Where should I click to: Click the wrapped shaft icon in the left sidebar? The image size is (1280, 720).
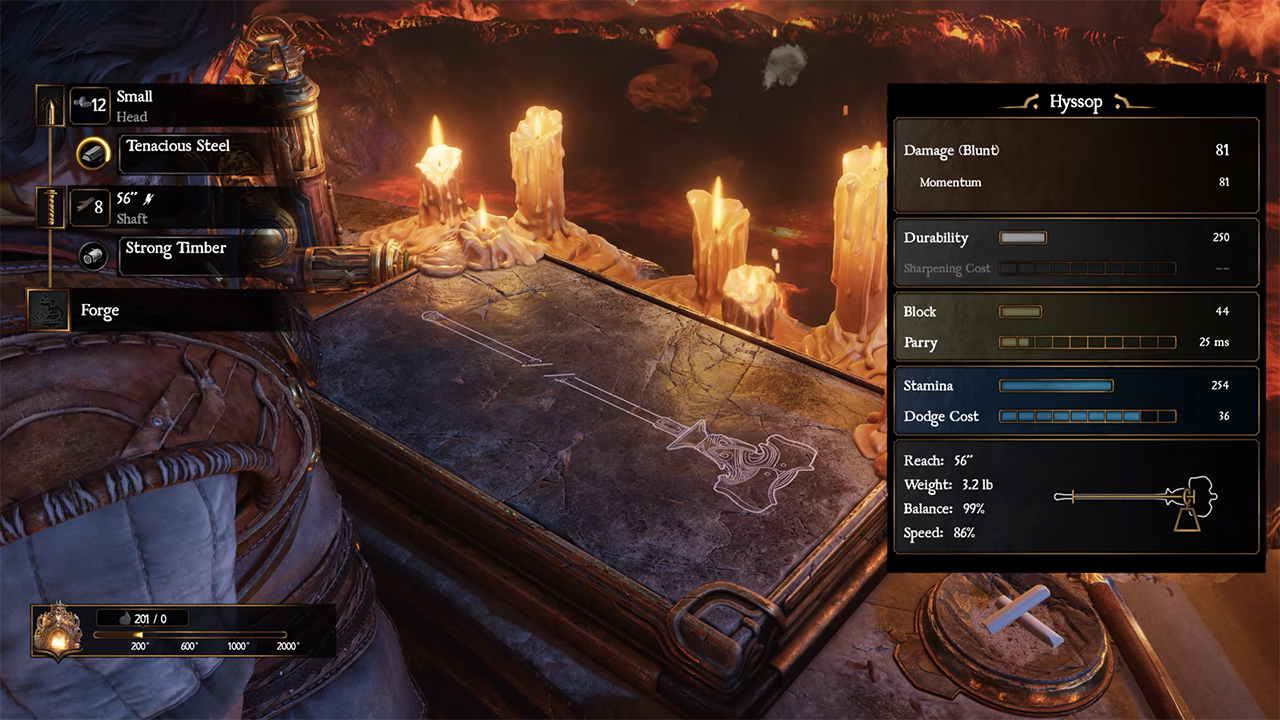click(50, 208)
